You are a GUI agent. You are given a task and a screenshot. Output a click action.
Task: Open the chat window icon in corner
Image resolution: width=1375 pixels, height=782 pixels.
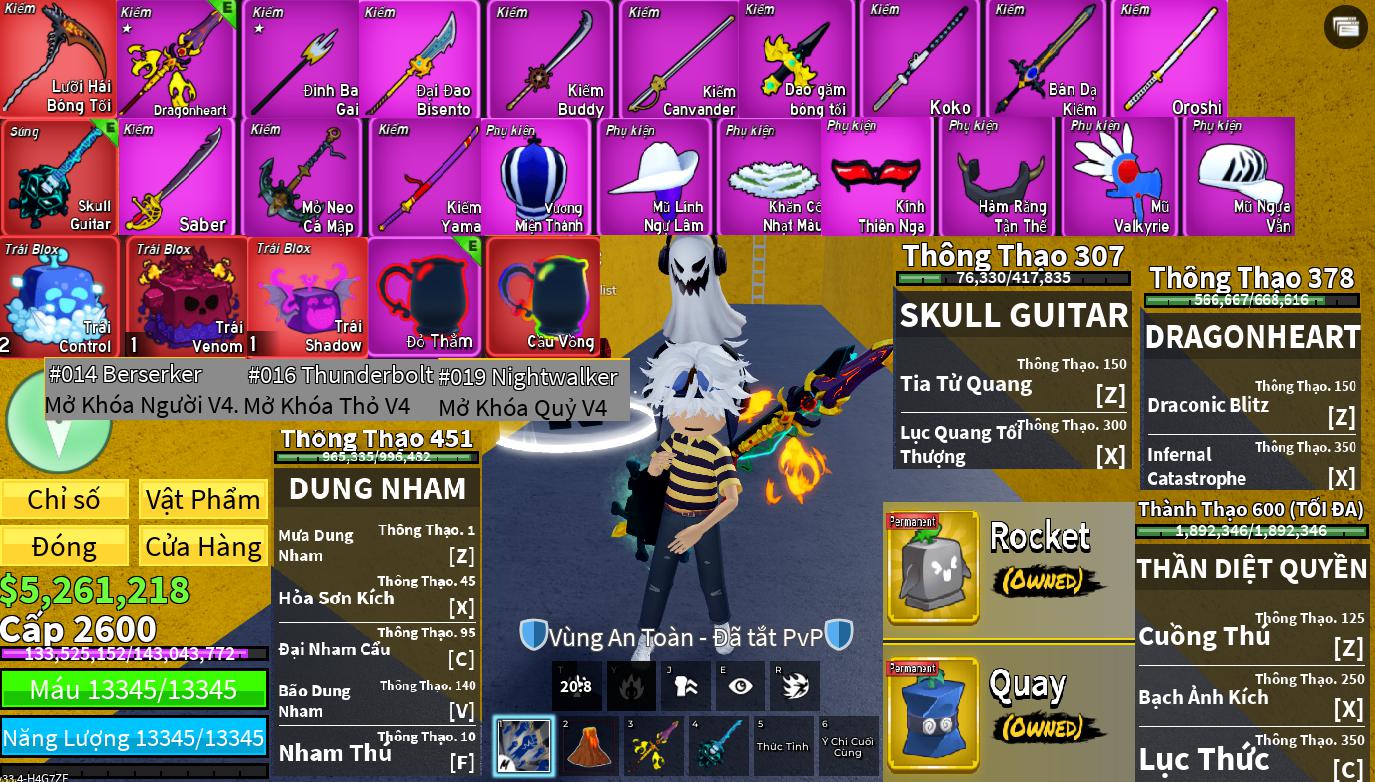[x=1345, y=27]
